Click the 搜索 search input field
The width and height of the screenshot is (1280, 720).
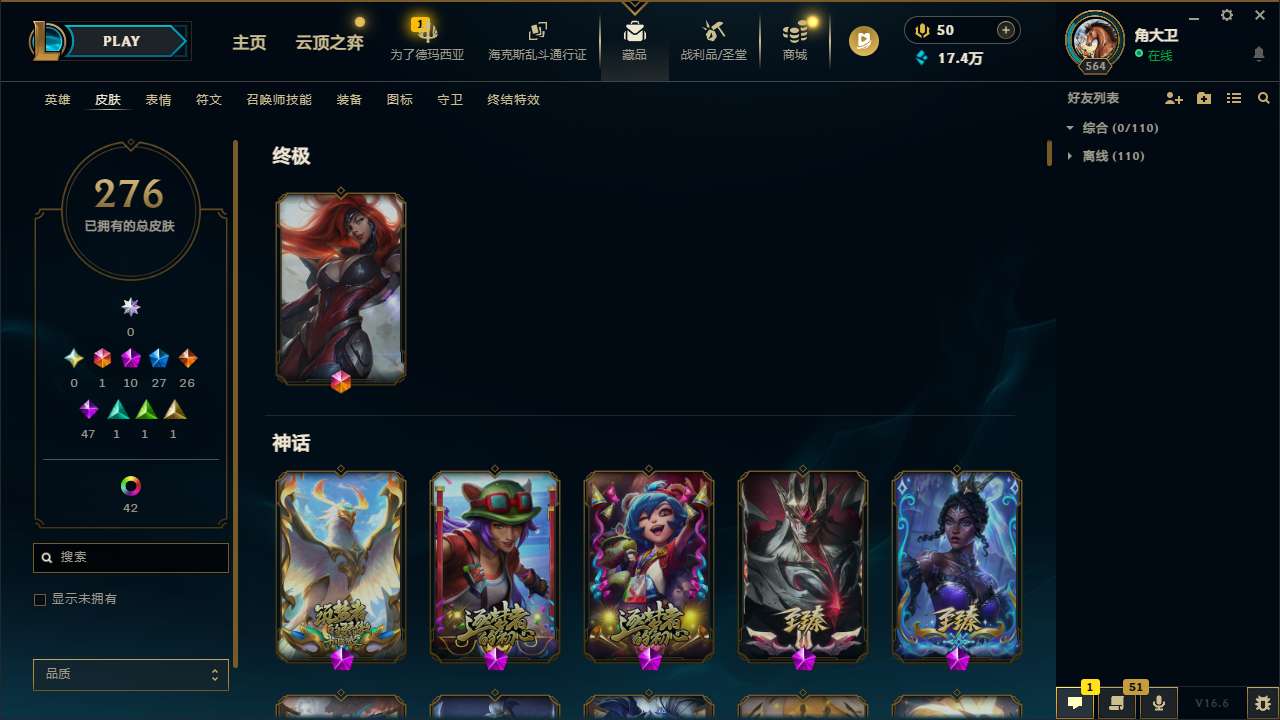130,557
